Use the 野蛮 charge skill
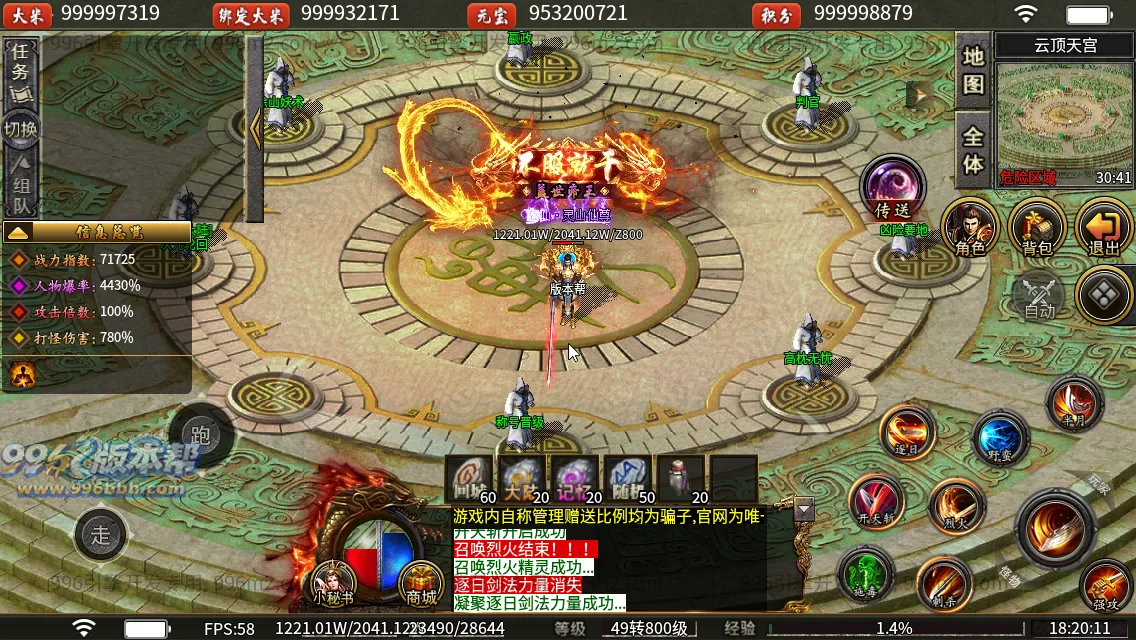Screen dimensions: 1136x640 (1000, 438)
